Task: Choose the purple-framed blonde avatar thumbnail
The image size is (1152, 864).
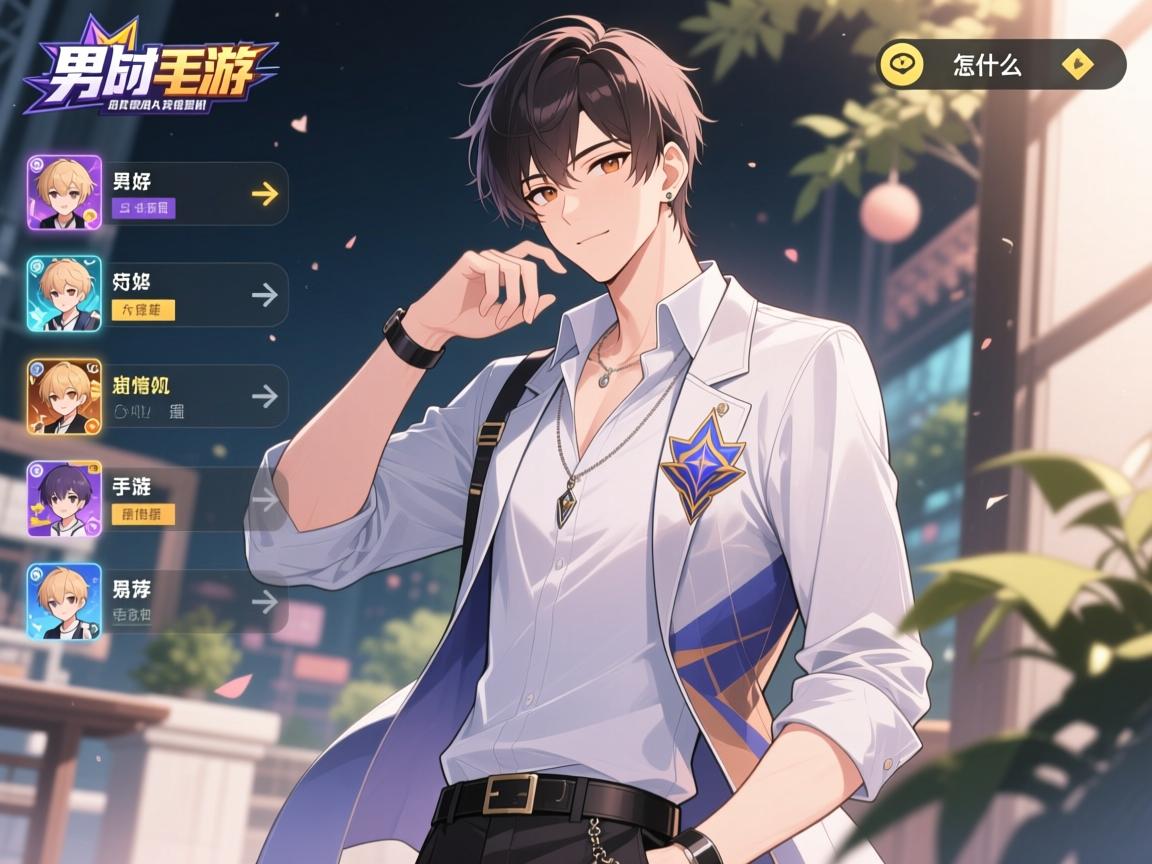Action: tap(64, 193)
